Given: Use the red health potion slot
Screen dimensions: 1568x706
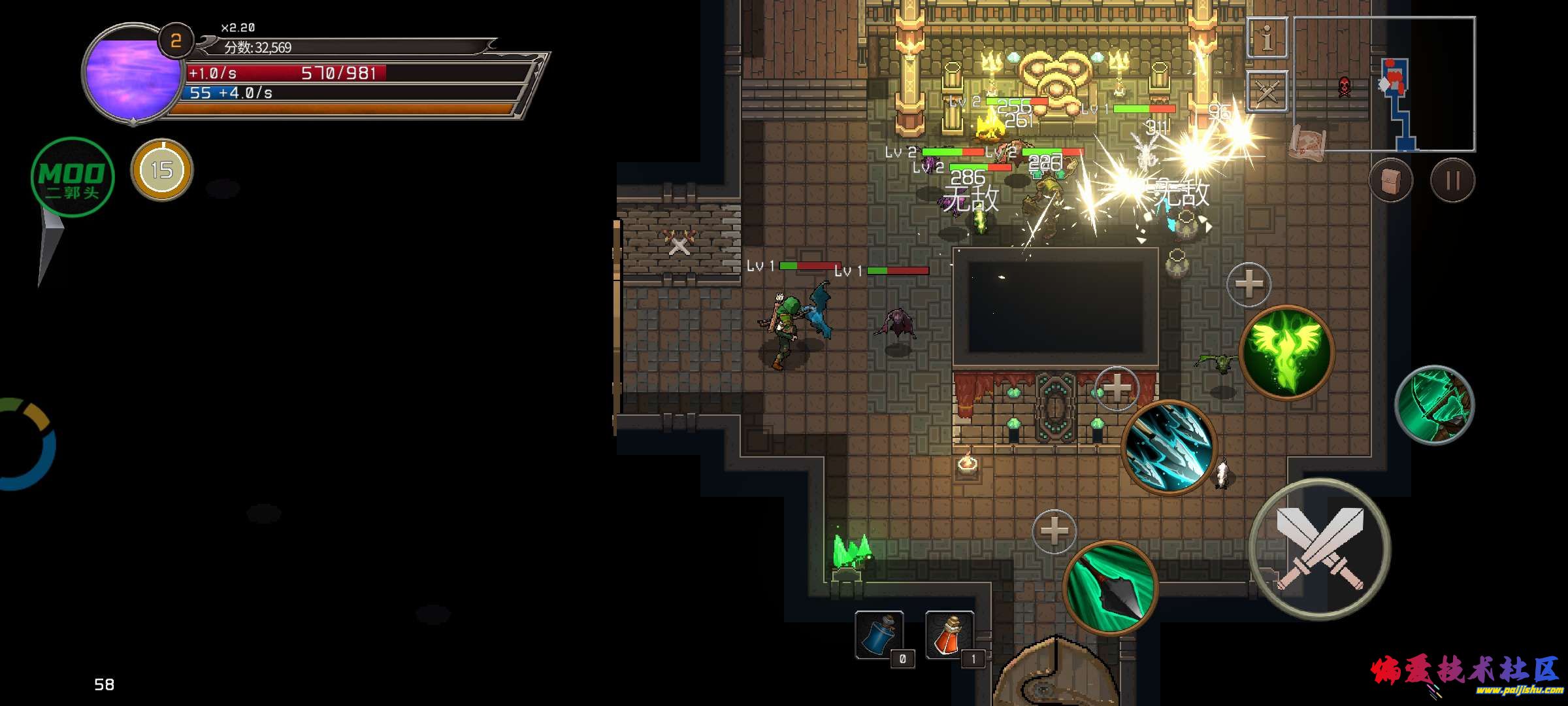Looking at the screenshot, I should coord(949,635).
